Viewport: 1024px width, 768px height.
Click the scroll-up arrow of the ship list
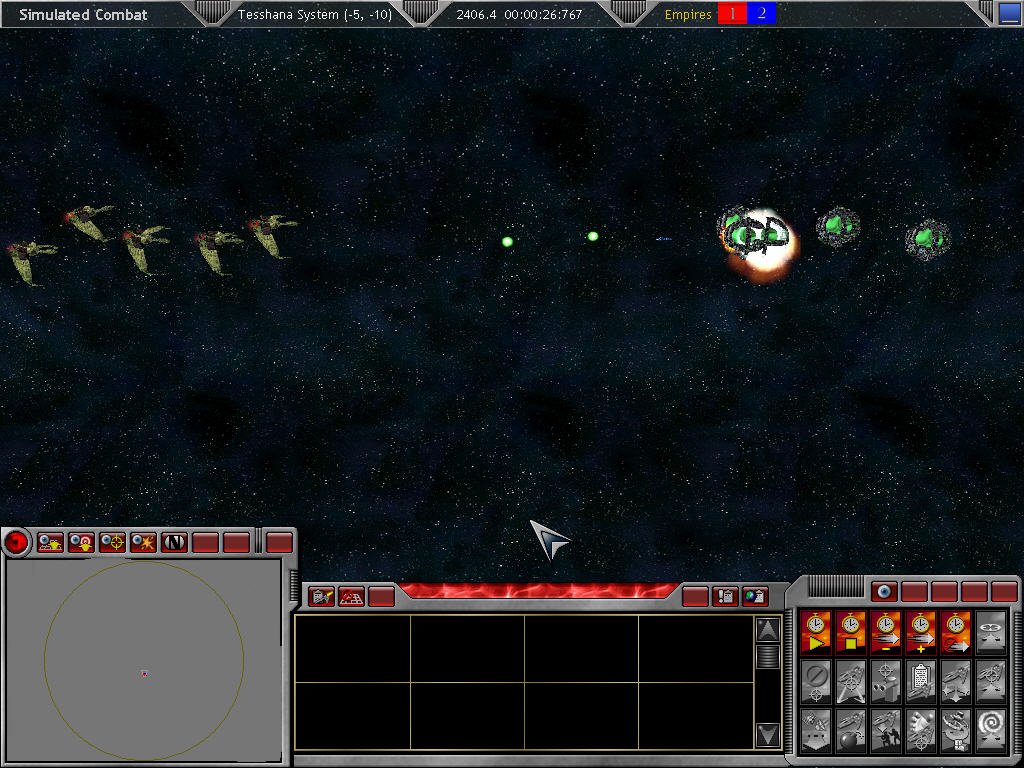(x=767, y=629)
